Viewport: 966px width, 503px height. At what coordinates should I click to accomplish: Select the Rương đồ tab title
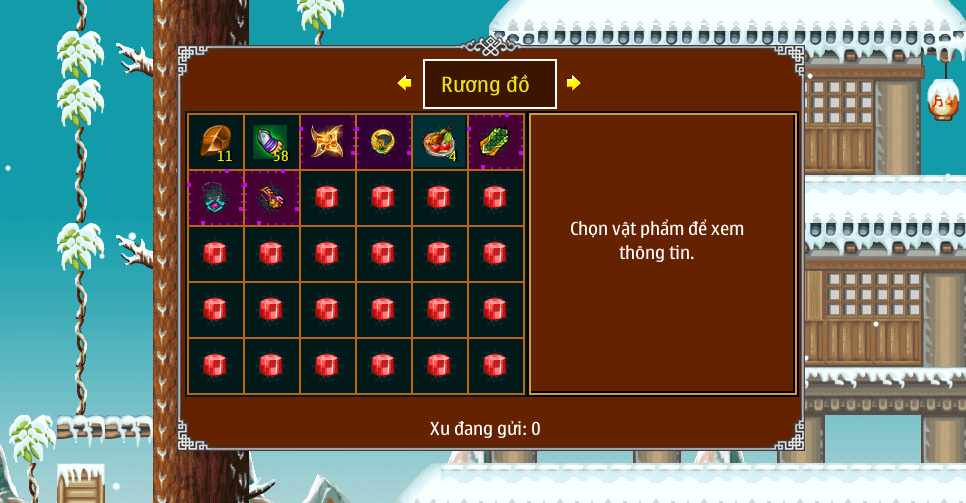pos(489,84)
